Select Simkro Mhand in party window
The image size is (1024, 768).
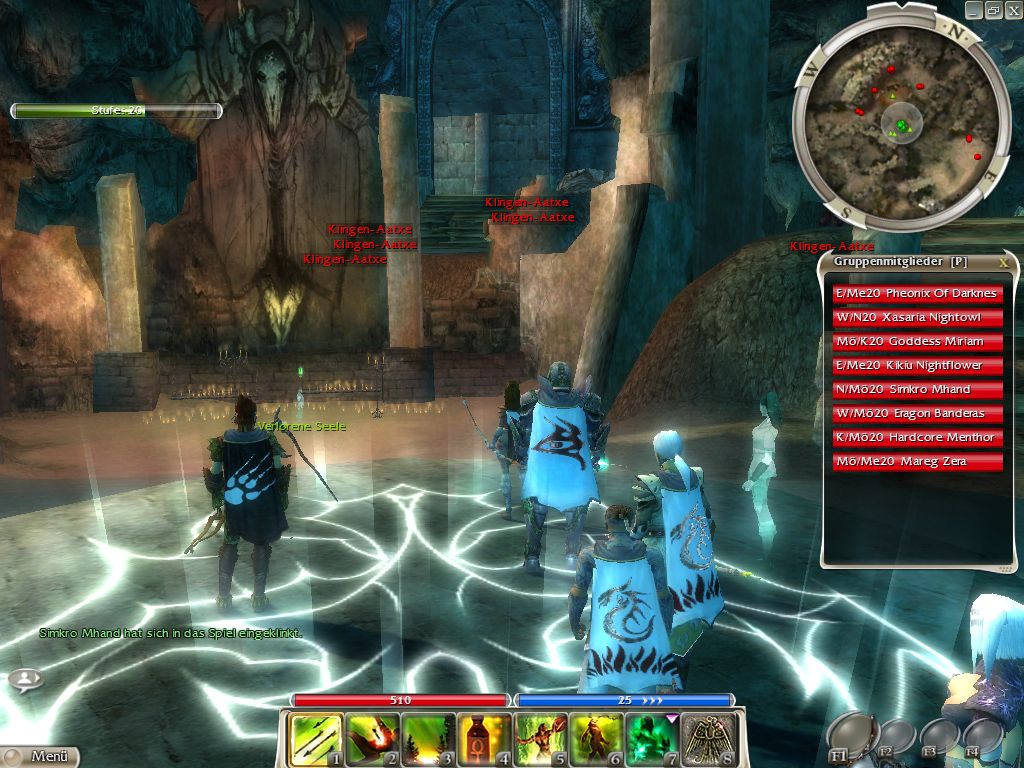coord(918,390)
